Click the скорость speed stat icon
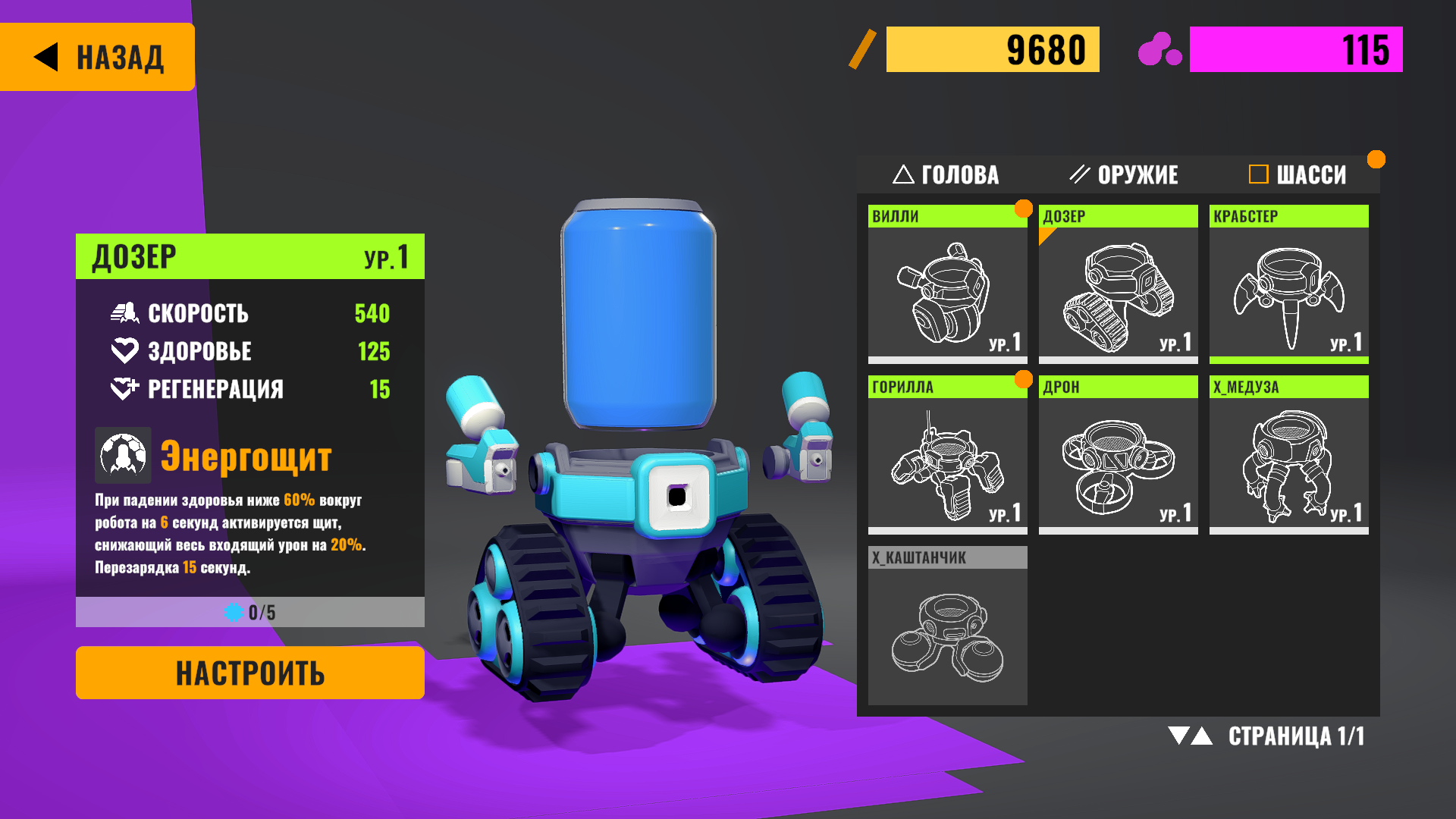The width and height of the screenshot is (1456, 819). pos(127,312)
